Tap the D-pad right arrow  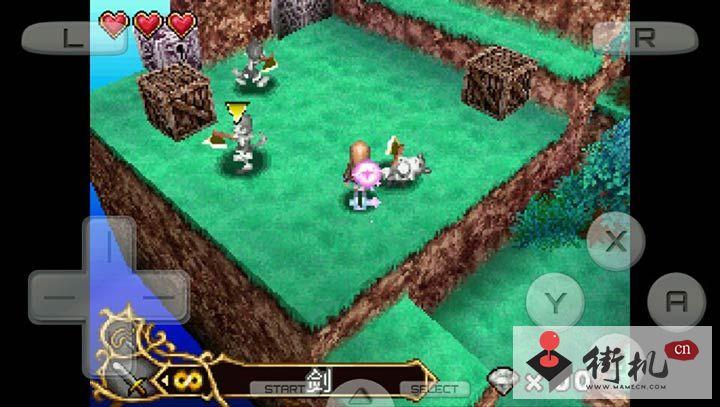click(x=160, y=297)
